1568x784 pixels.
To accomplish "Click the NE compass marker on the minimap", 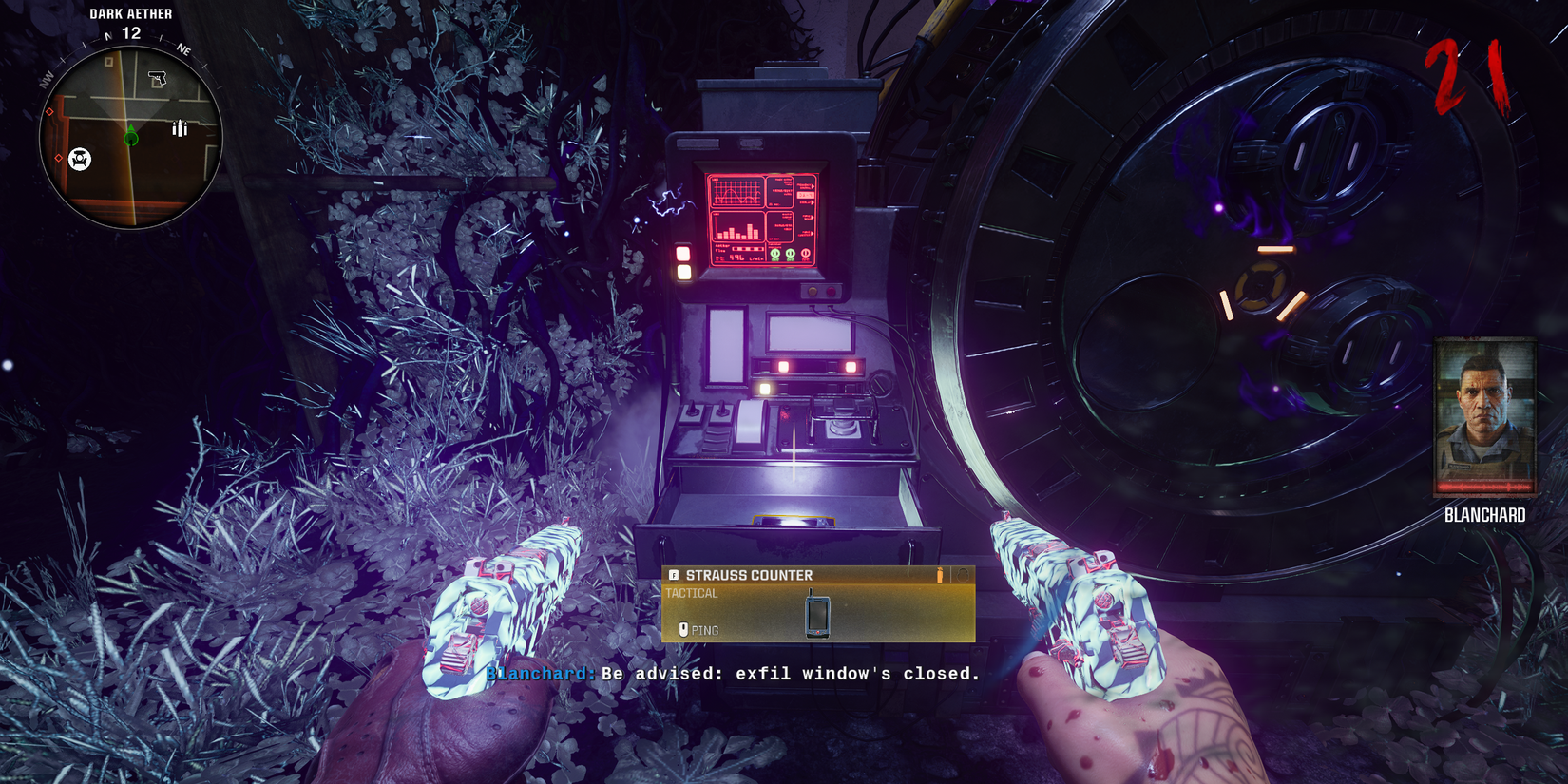I will click(x=183, y=49).
